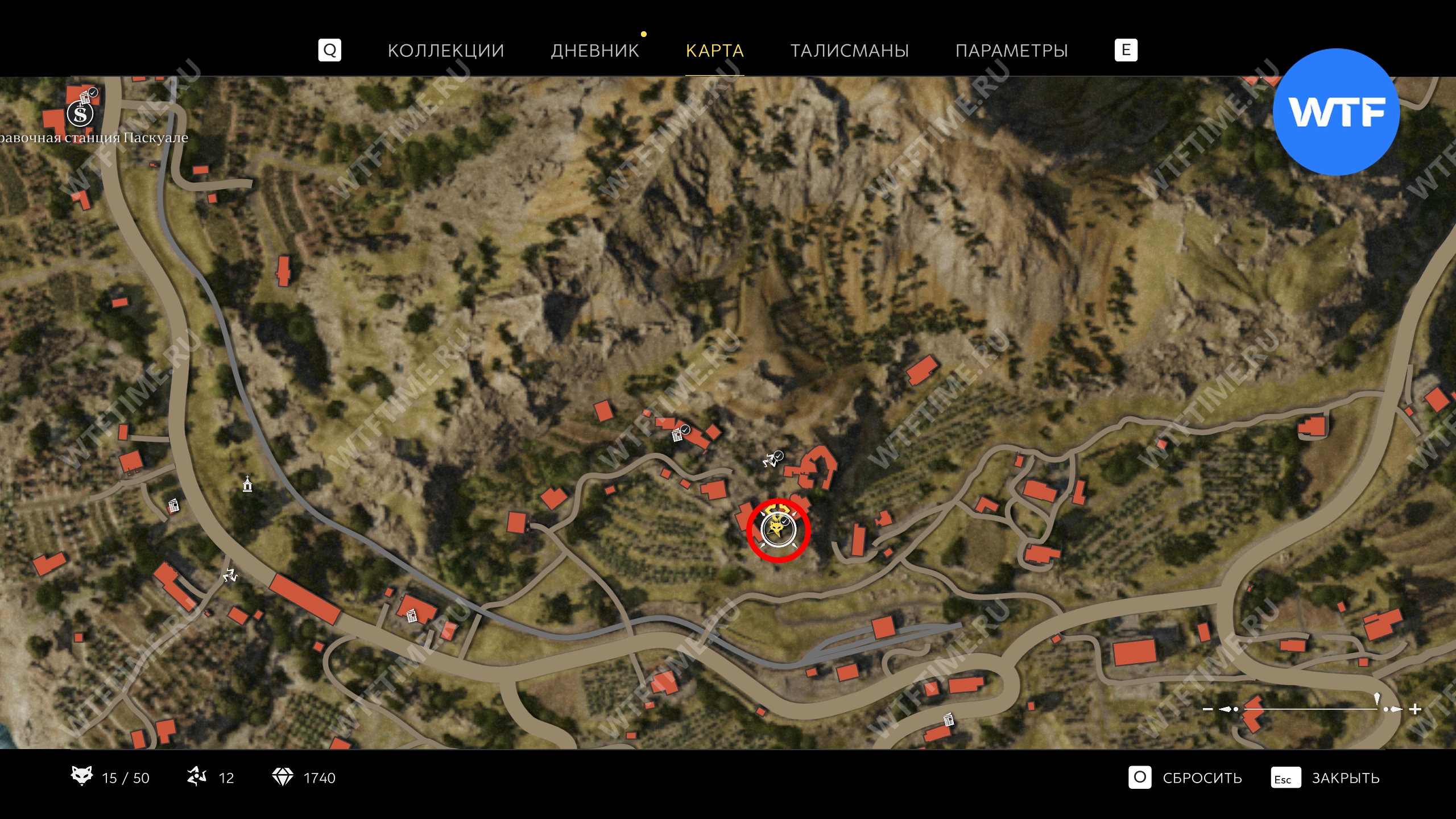Select the trinacria marker beside the main road
1456x819 pixels.
[230, 576]
